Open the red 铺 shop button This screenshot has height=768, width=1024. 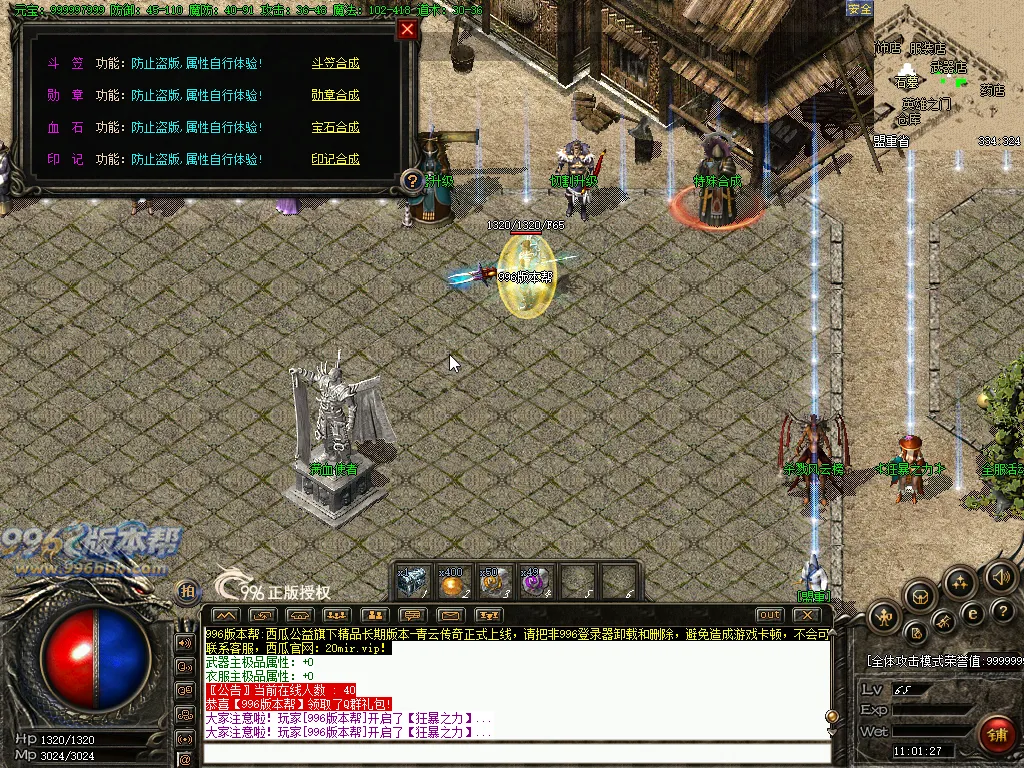pos(995,735)
